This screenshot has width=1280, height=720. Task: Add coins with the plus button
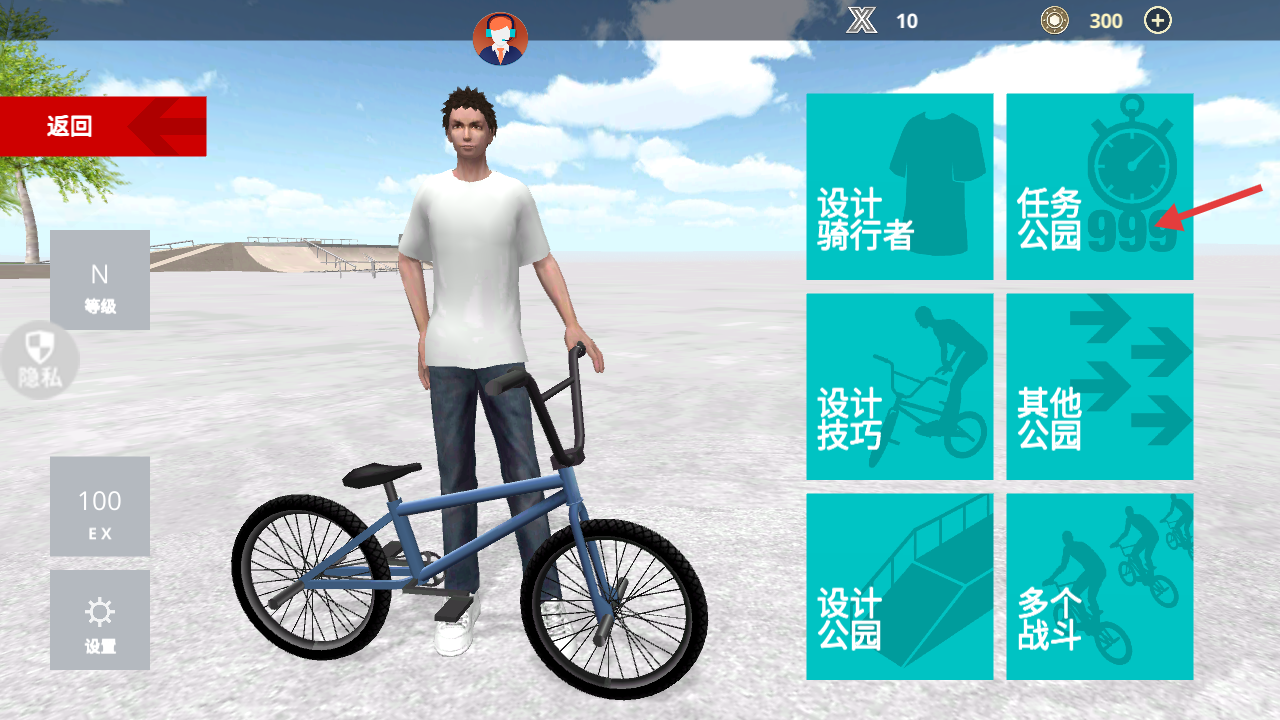coord(1157,20)
